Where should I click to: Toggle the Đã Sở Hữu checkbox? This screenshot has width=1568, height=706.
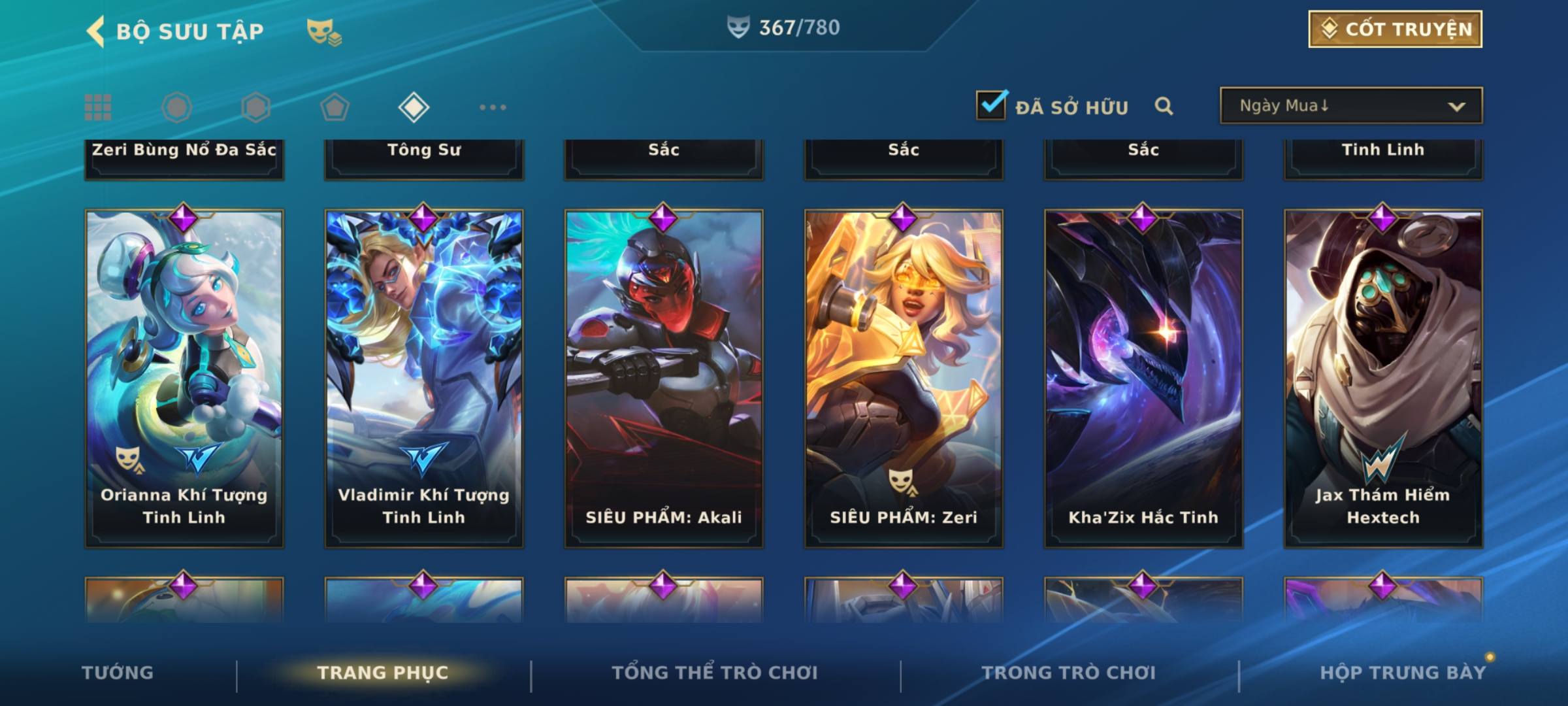[991, 105]
